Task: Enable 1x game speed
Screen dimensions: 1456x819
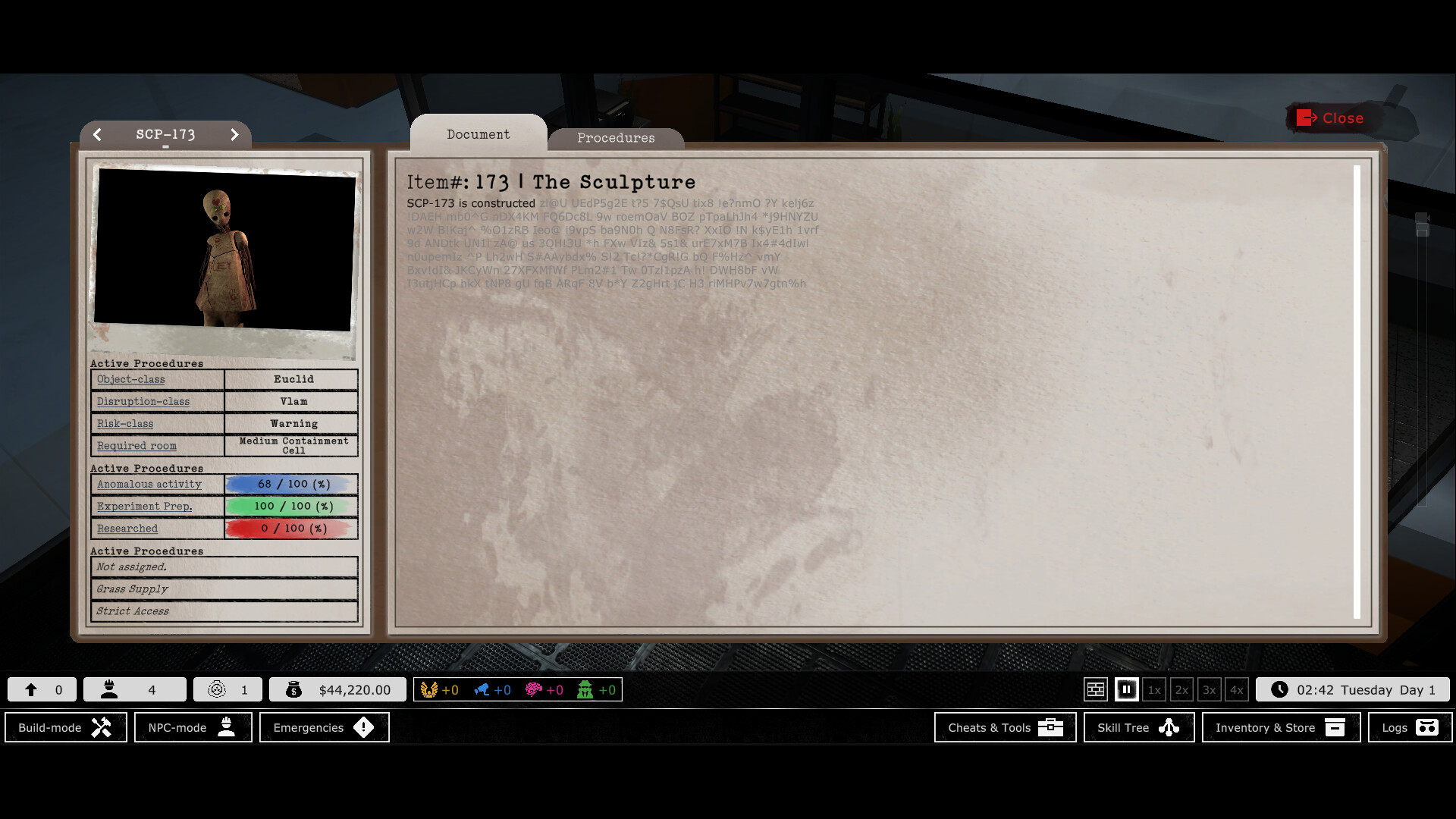Action: click(x=1154, y=689)
